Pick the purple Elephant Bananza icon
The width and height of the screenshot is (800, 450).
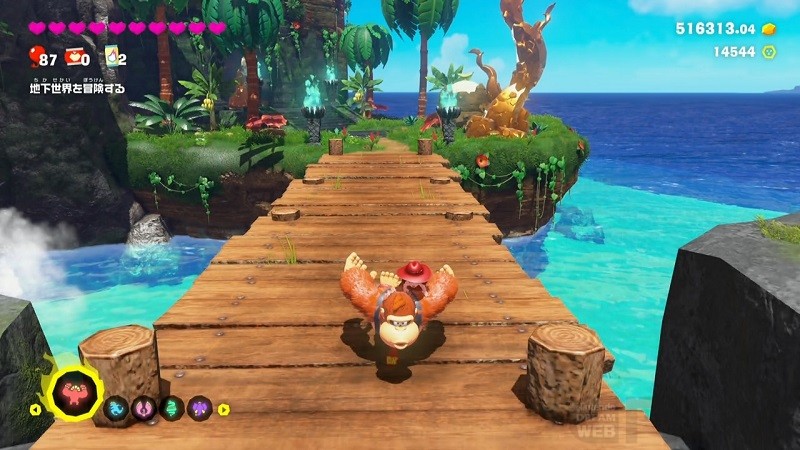click(x=200, y=408)
